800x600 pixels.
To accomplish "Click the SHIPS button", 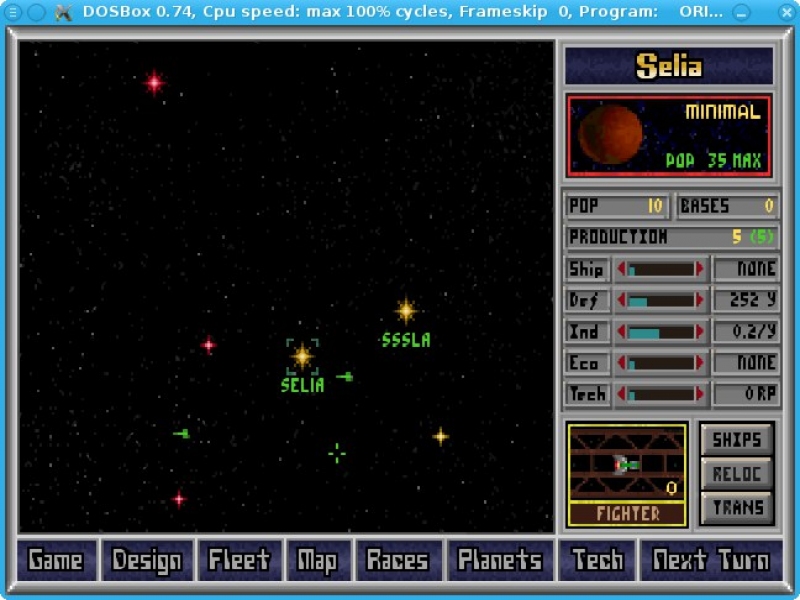I will point(737,440).
